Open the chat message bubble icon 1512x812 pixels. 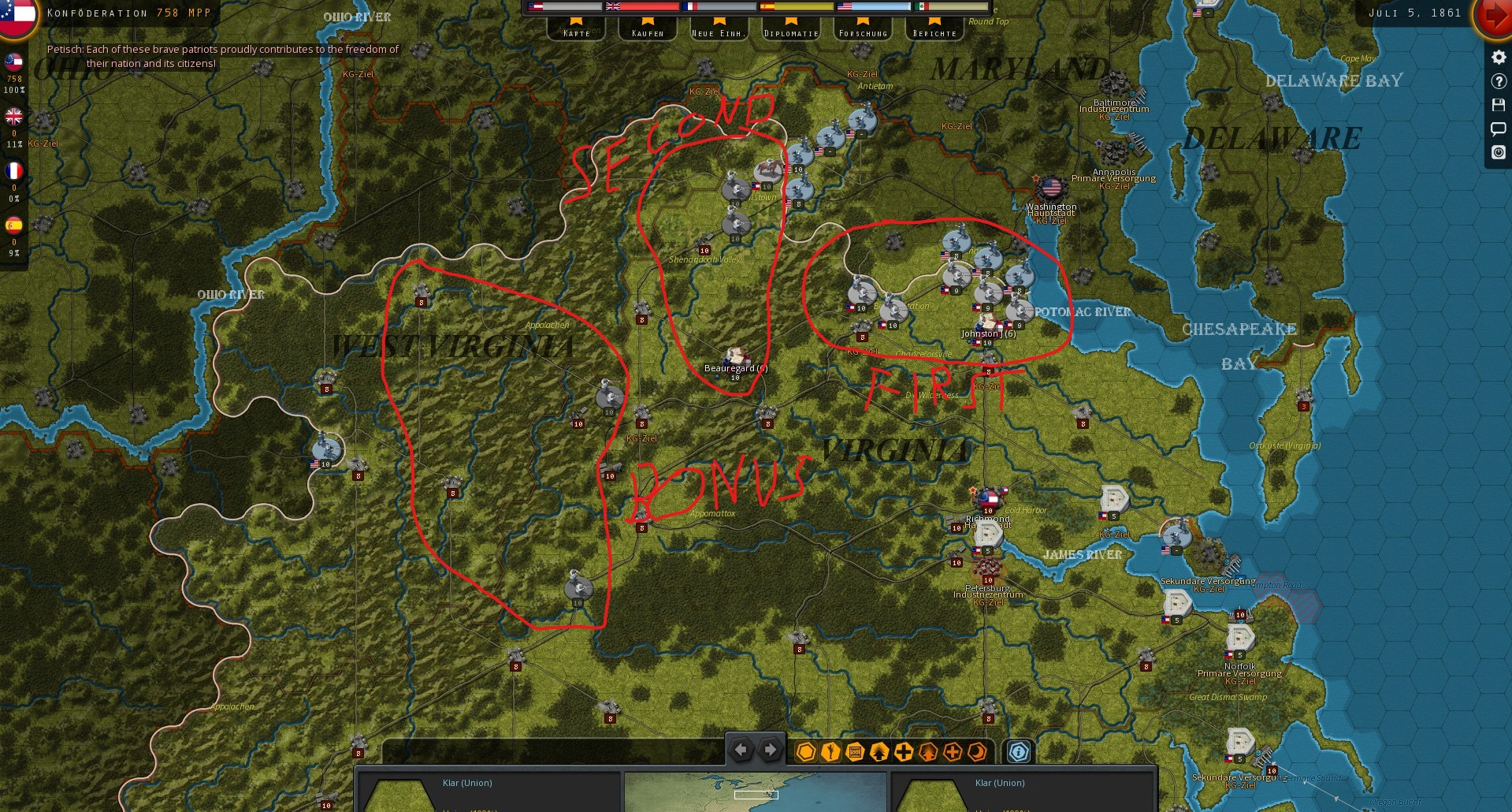[x=1498, y=129]
